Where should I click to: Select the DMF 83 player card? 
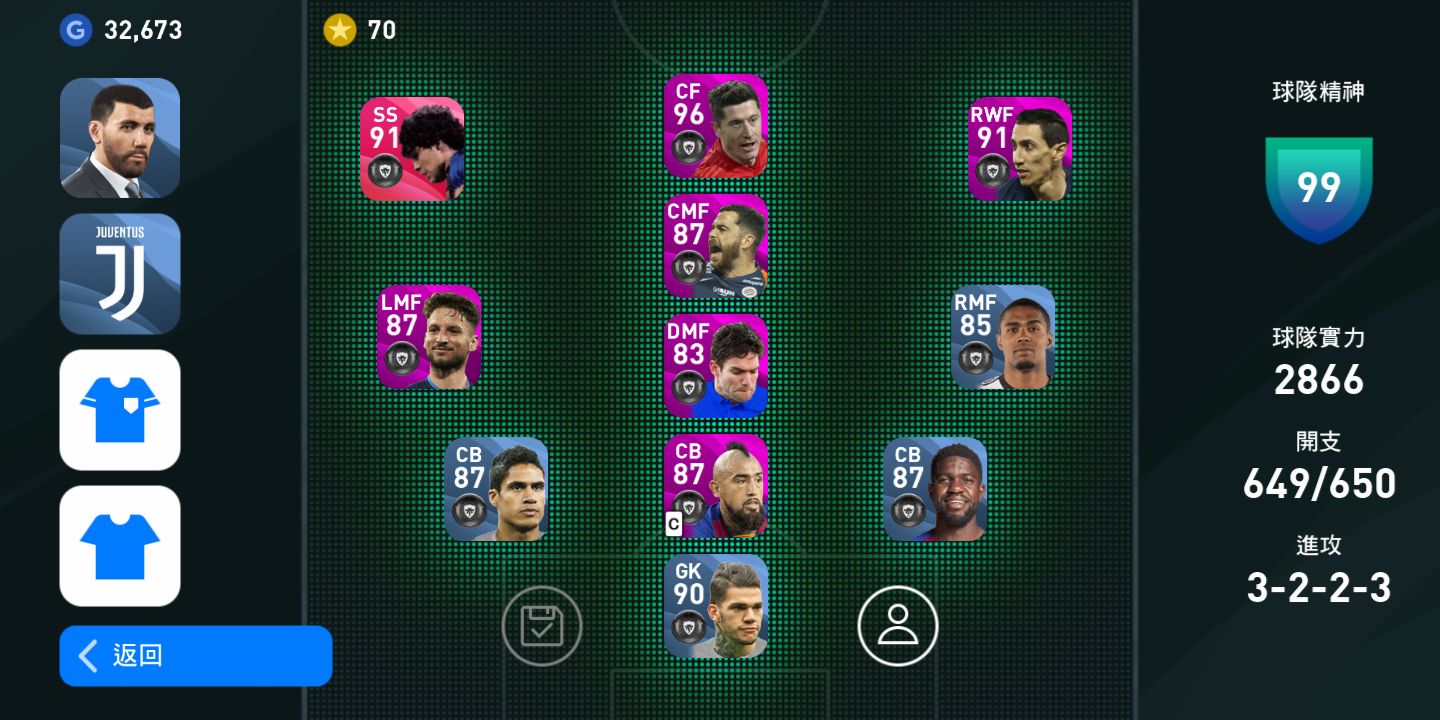click(716, 366)
